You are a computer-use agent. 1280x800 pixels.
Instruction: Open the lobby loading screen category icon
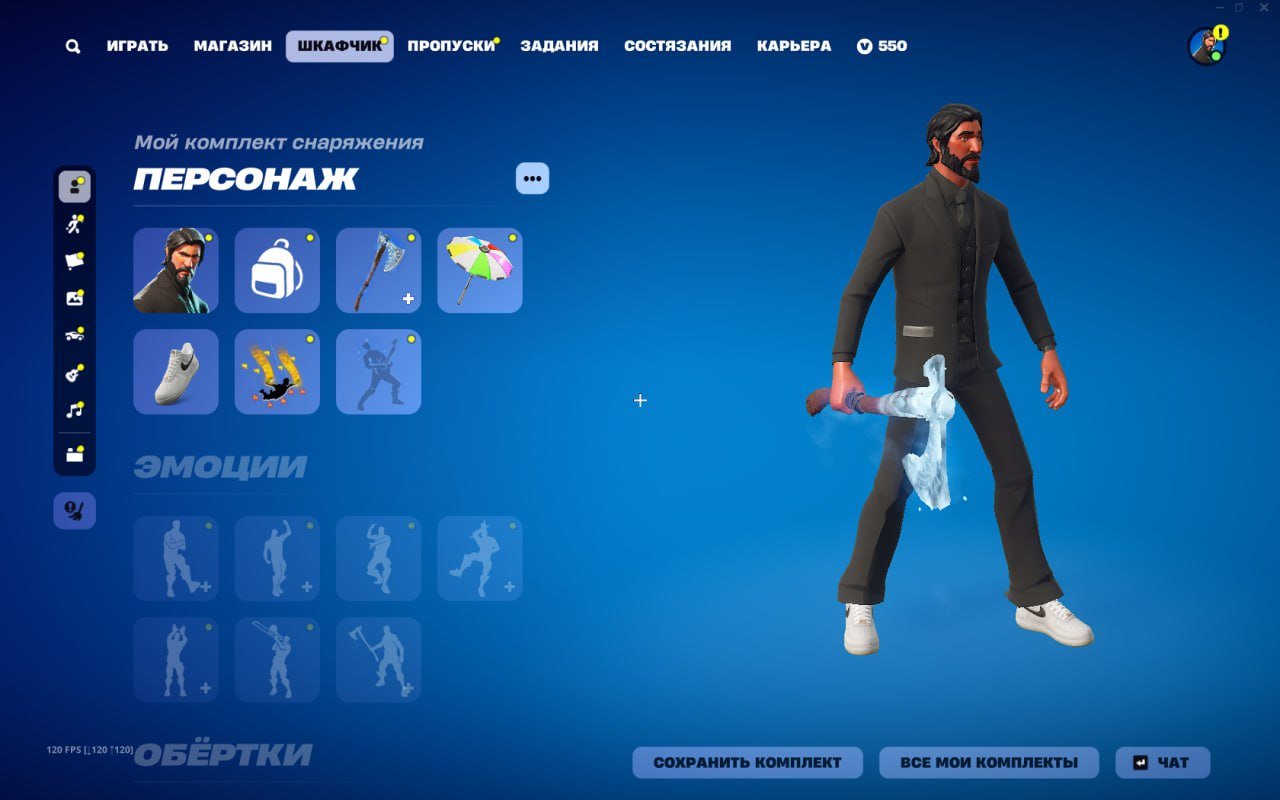pyautogui.click(x=74, y=298)
